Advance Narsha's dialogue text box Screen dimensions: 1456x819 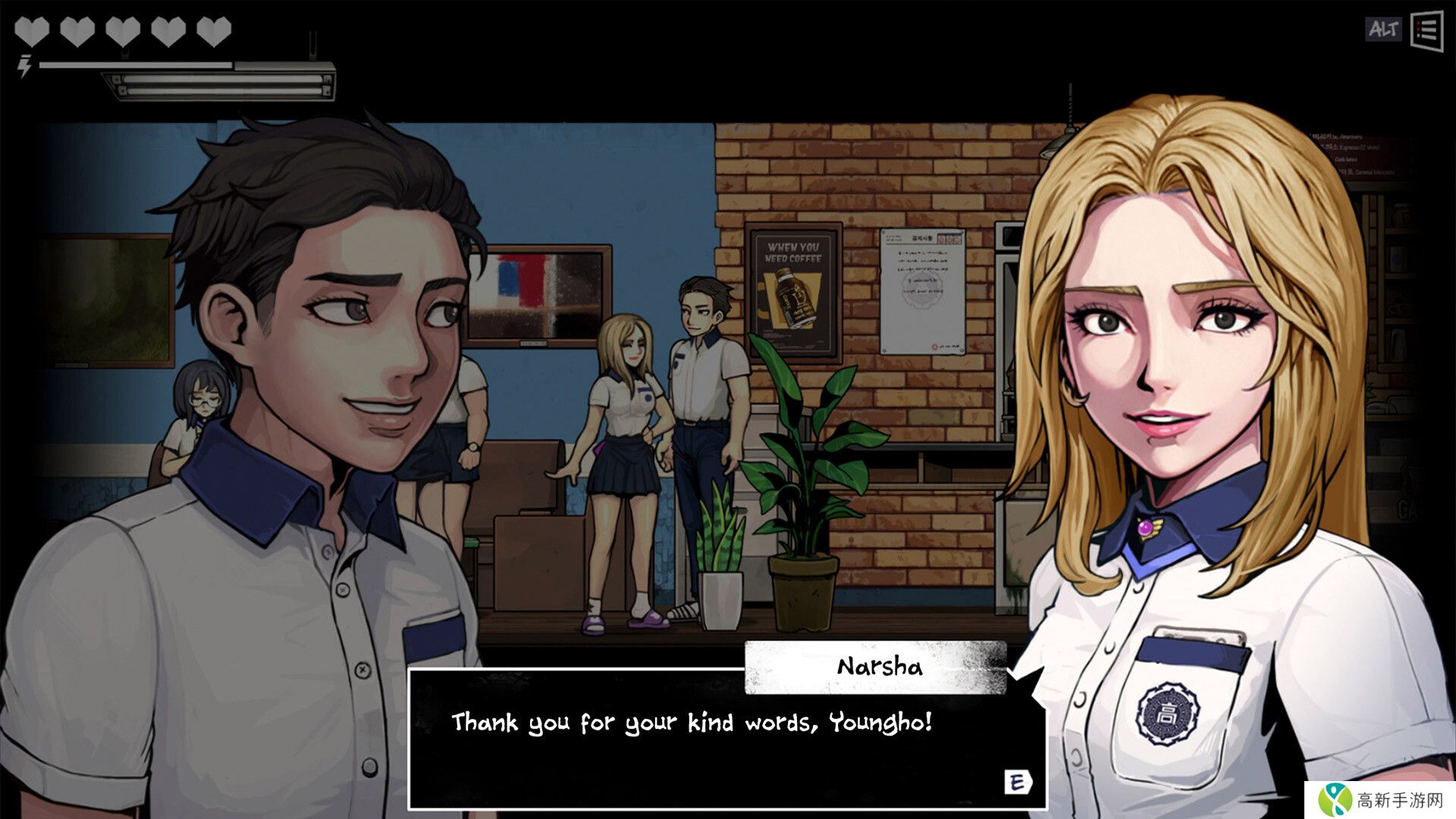tap(1017, 782)
